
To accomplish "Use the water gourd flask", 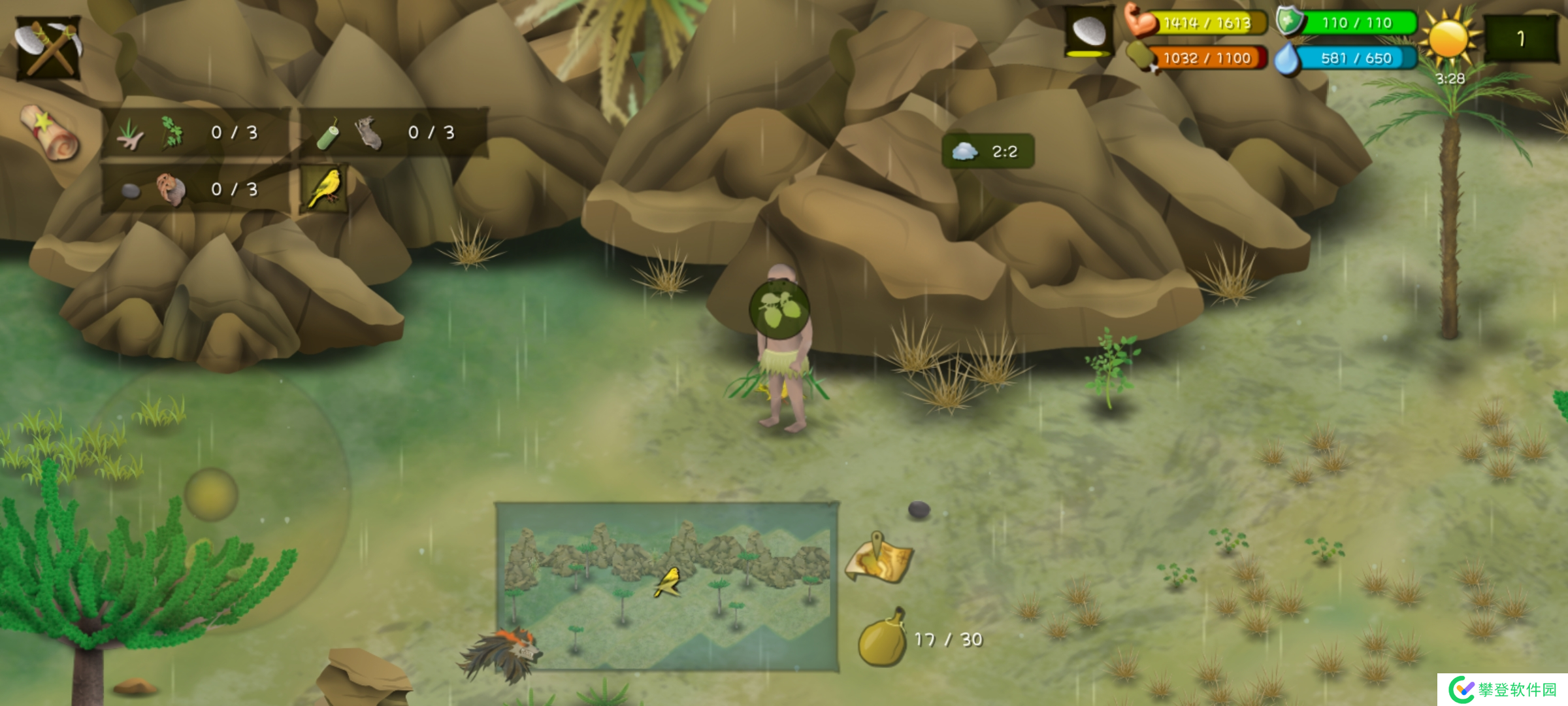I will click(x=882, y=639).
